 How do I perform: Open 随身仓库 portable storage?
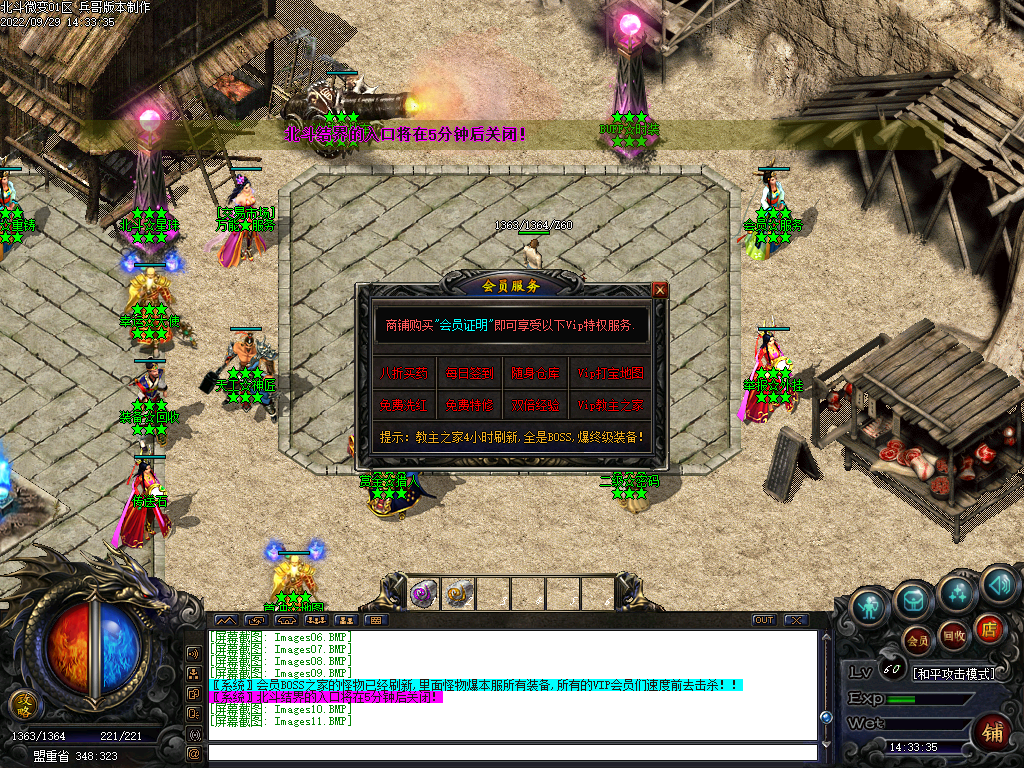(x=535, y=374)
